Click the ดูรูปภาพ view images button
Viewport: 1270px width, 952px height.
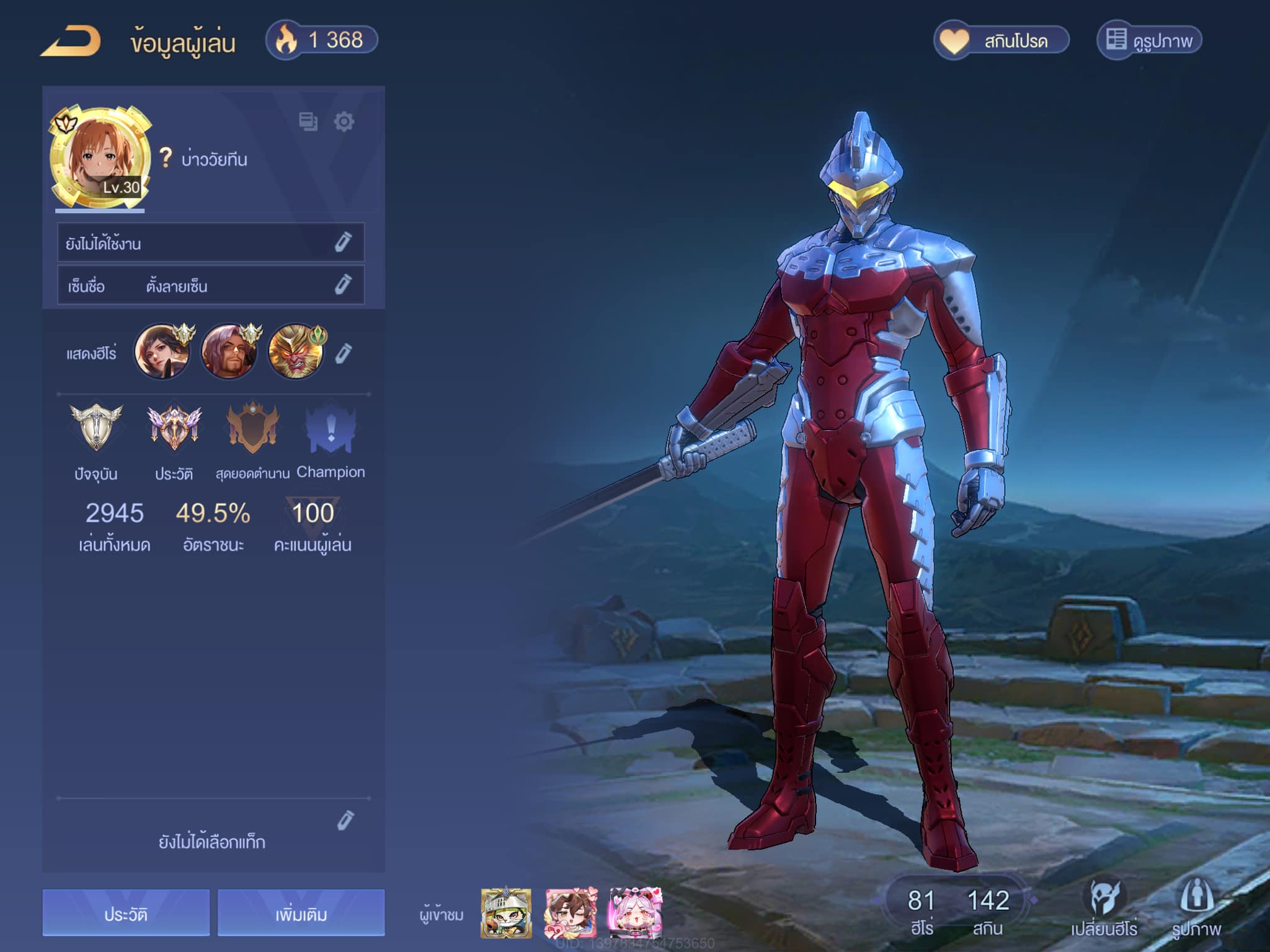(1149, 41)
